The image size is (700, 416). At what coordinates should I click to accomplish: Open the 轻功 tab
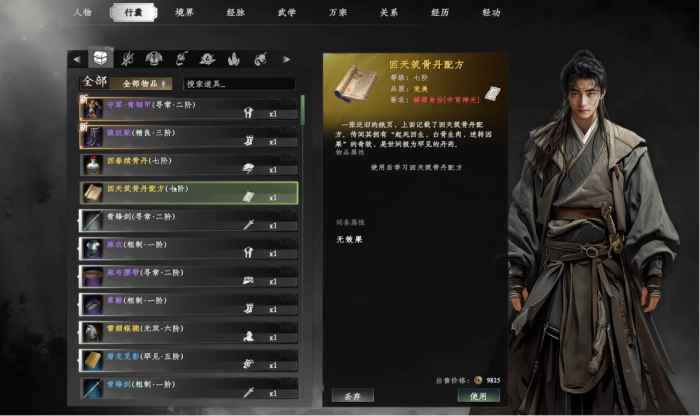pos(490,12)
